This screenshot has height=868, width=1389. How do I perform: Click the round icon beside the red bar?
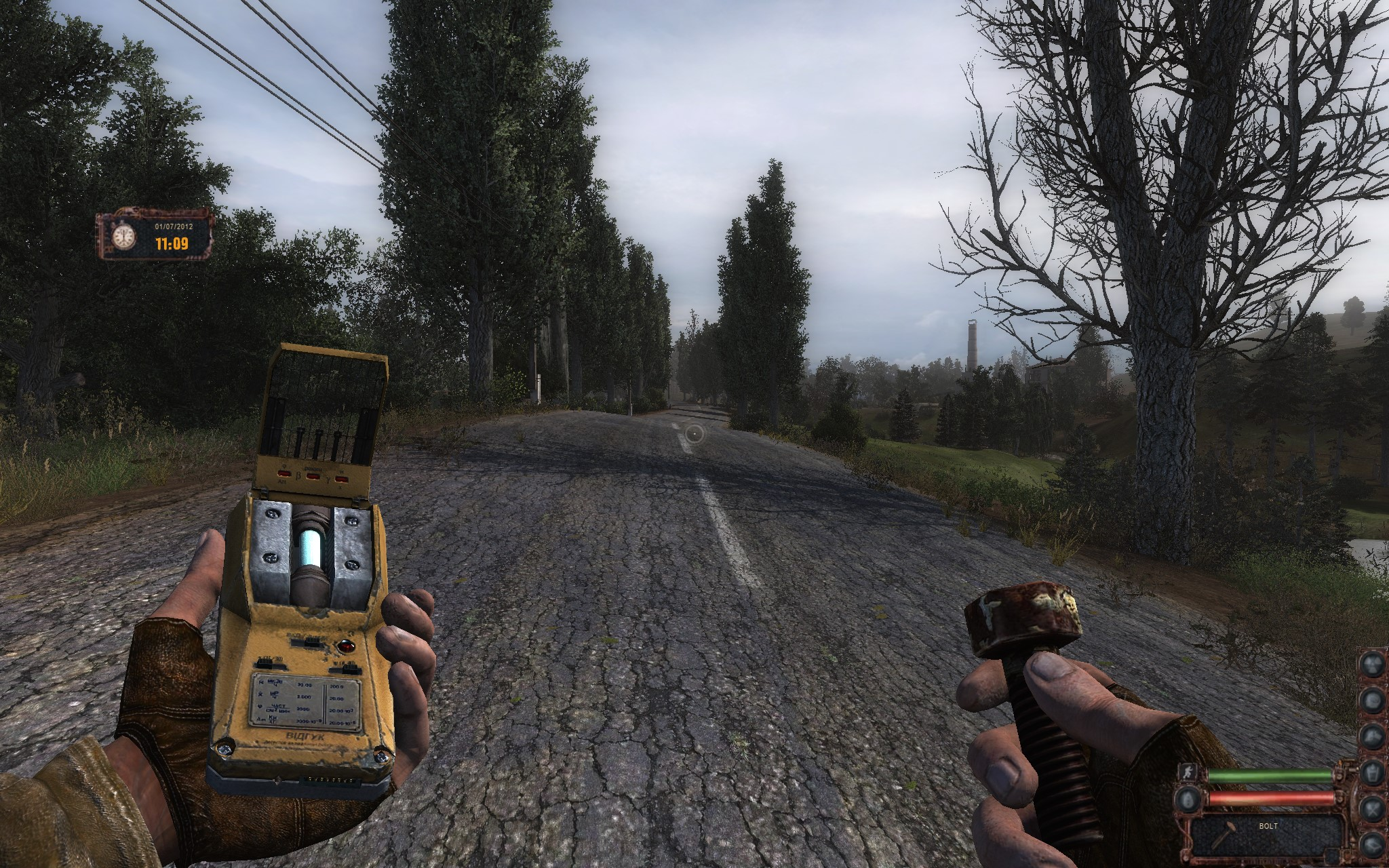point(1187,799)
